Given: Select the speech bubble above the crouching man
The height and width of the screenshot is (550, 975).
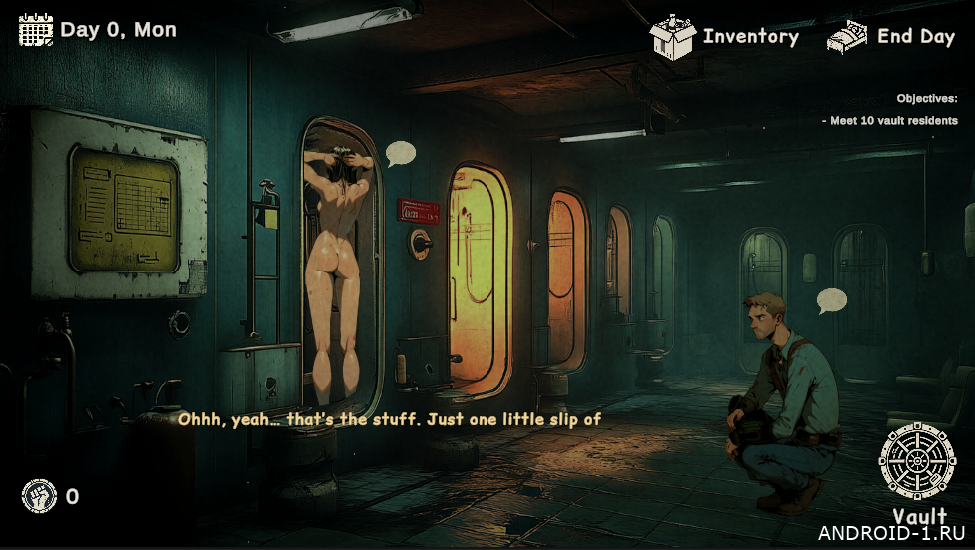Looking at the screenshot, I should click(831, 299).
